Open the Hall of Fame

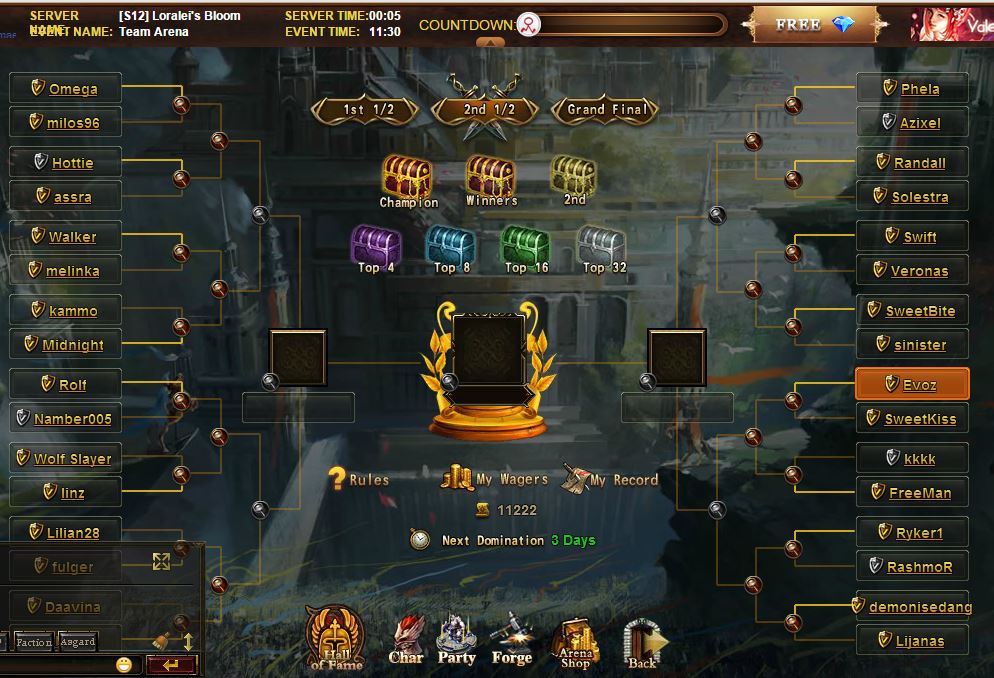[335, 638]
